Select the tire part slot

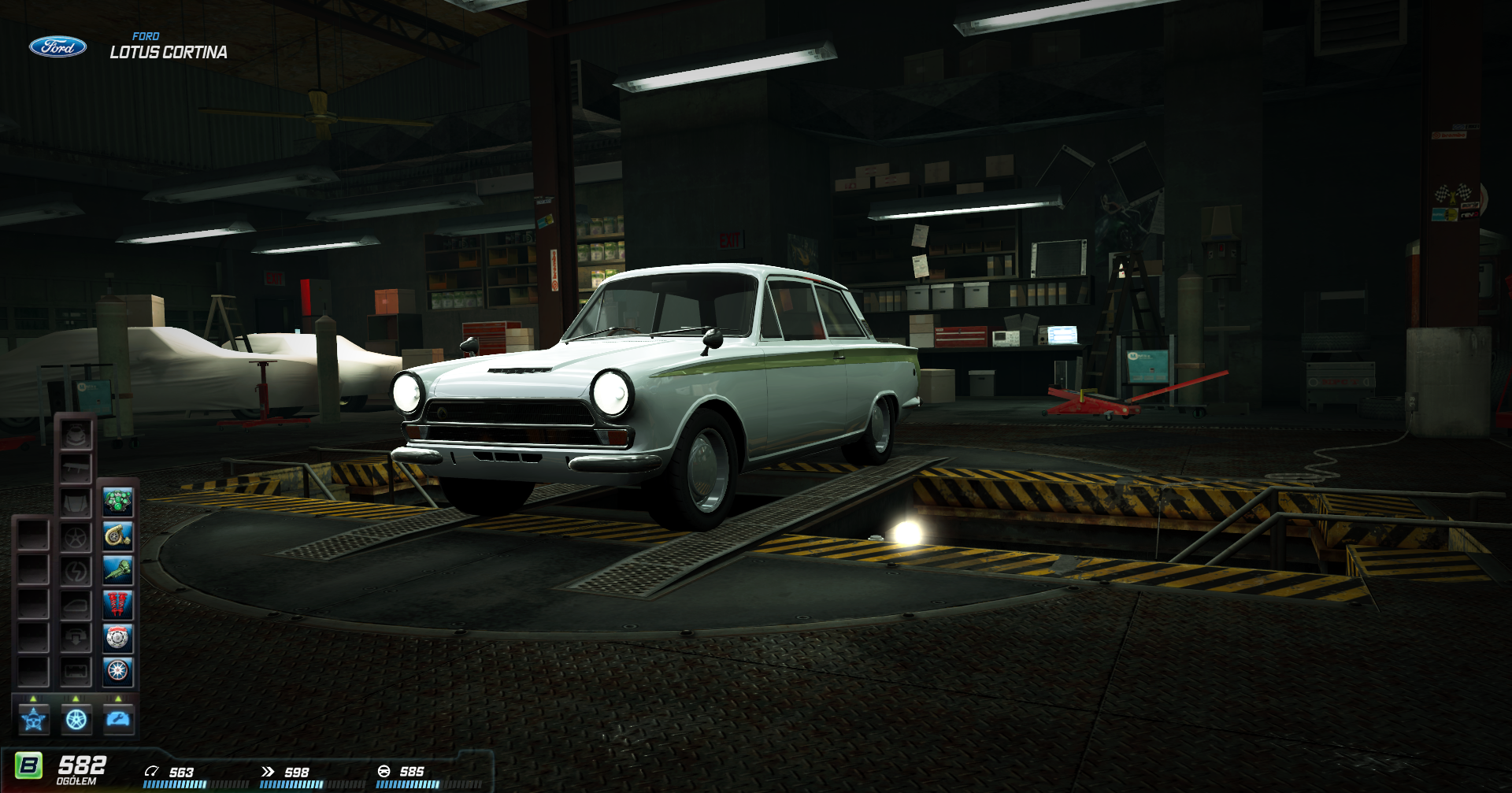click(x=118, y=672)
